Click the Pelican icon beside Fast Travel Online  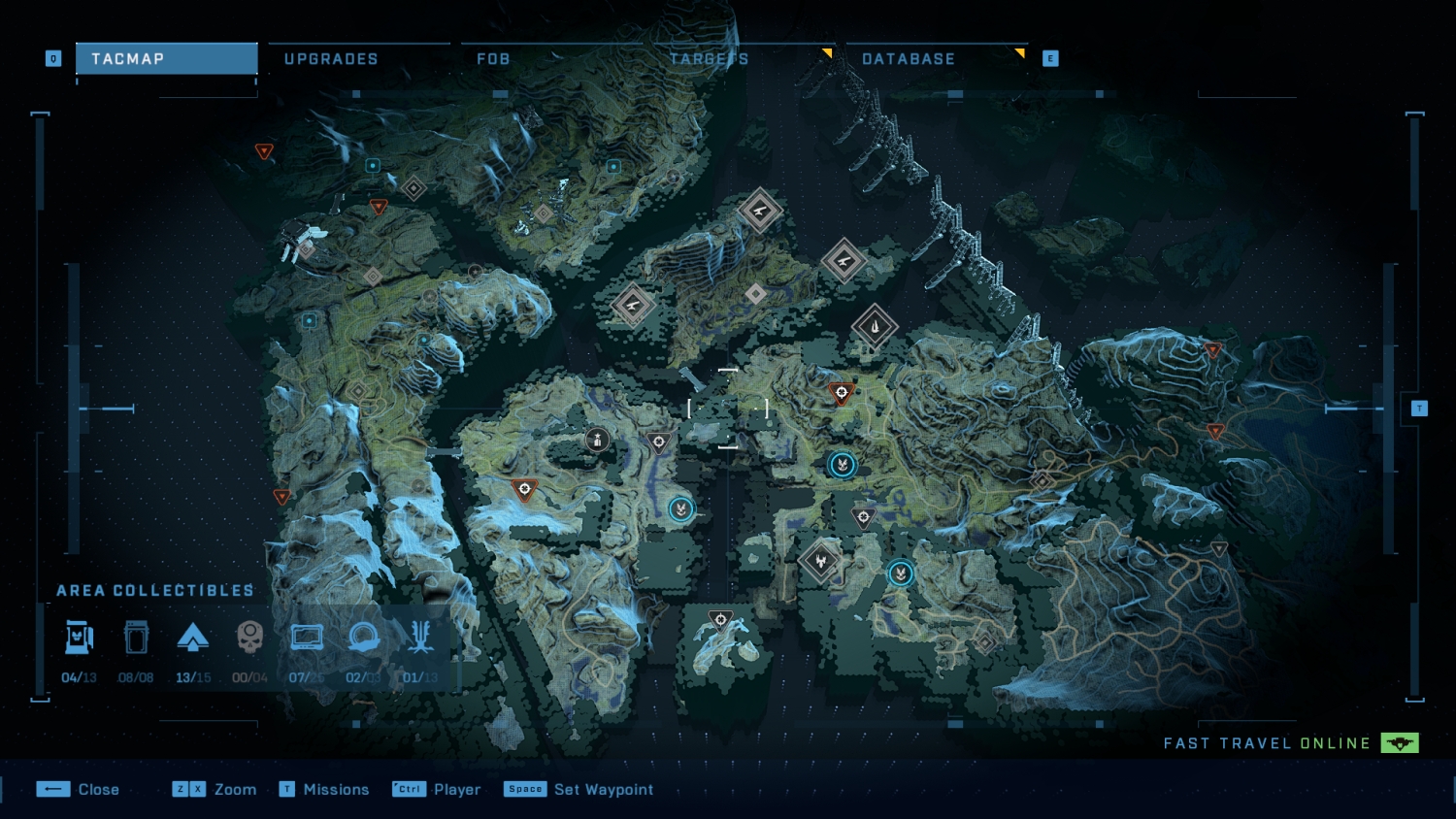tap(1401, 743)
